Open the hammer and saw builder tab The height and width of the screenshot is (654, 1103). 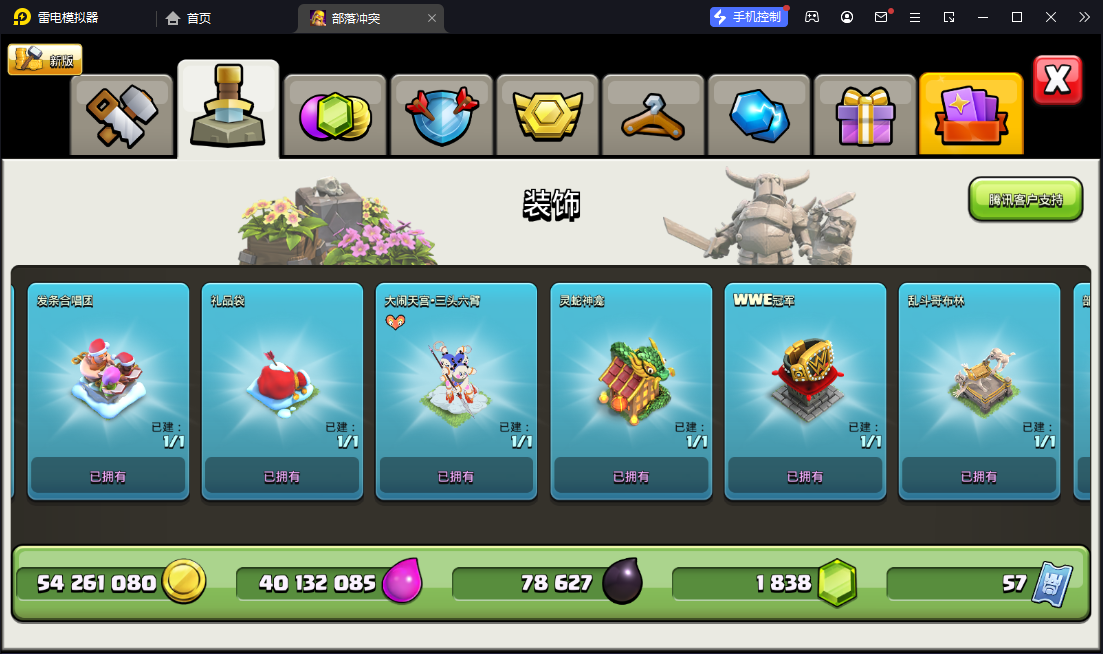pos(122,115)
